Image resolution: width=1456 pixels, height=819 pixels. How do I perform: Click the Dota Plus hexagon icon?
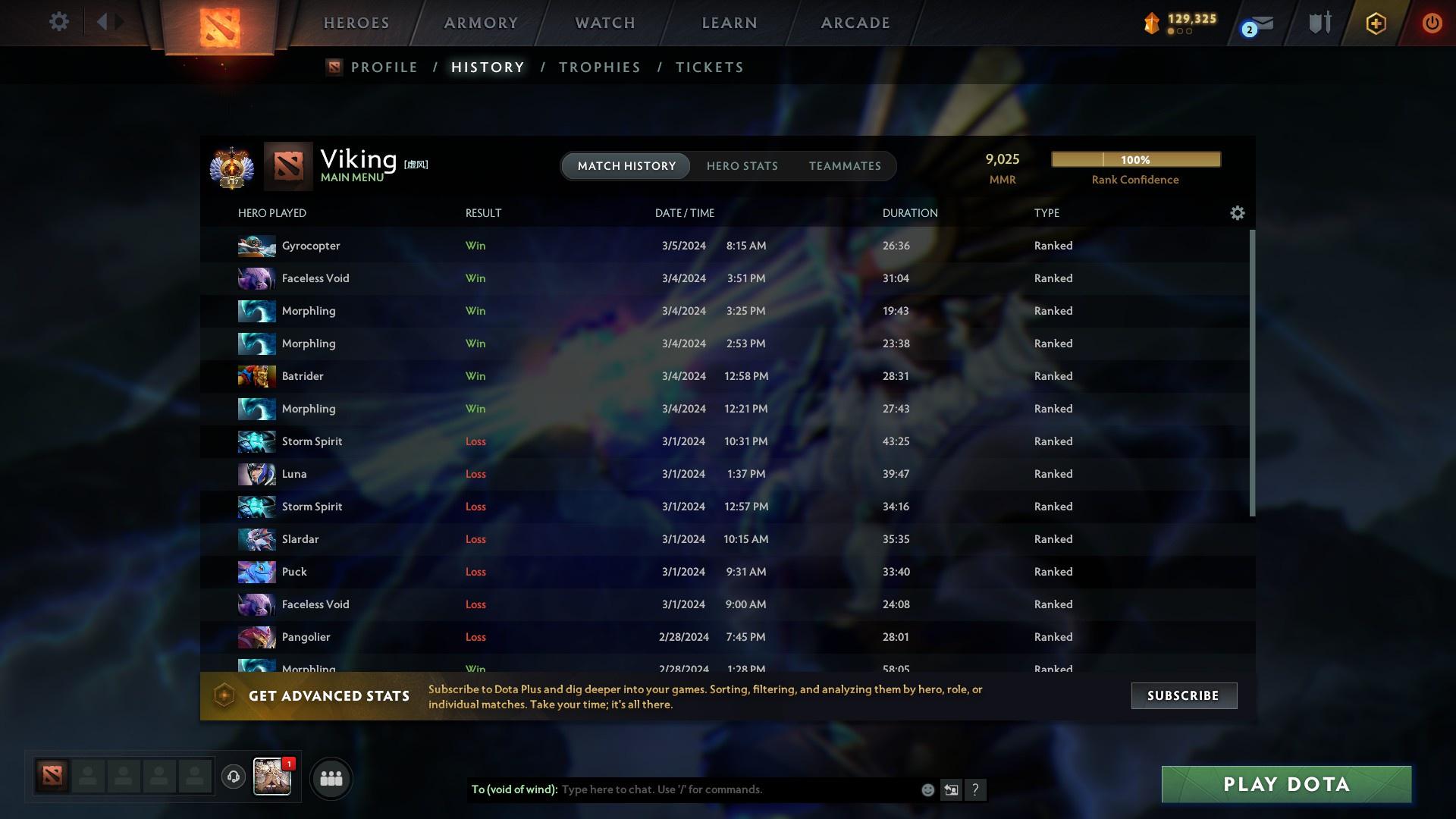[x=1375, y=23]
